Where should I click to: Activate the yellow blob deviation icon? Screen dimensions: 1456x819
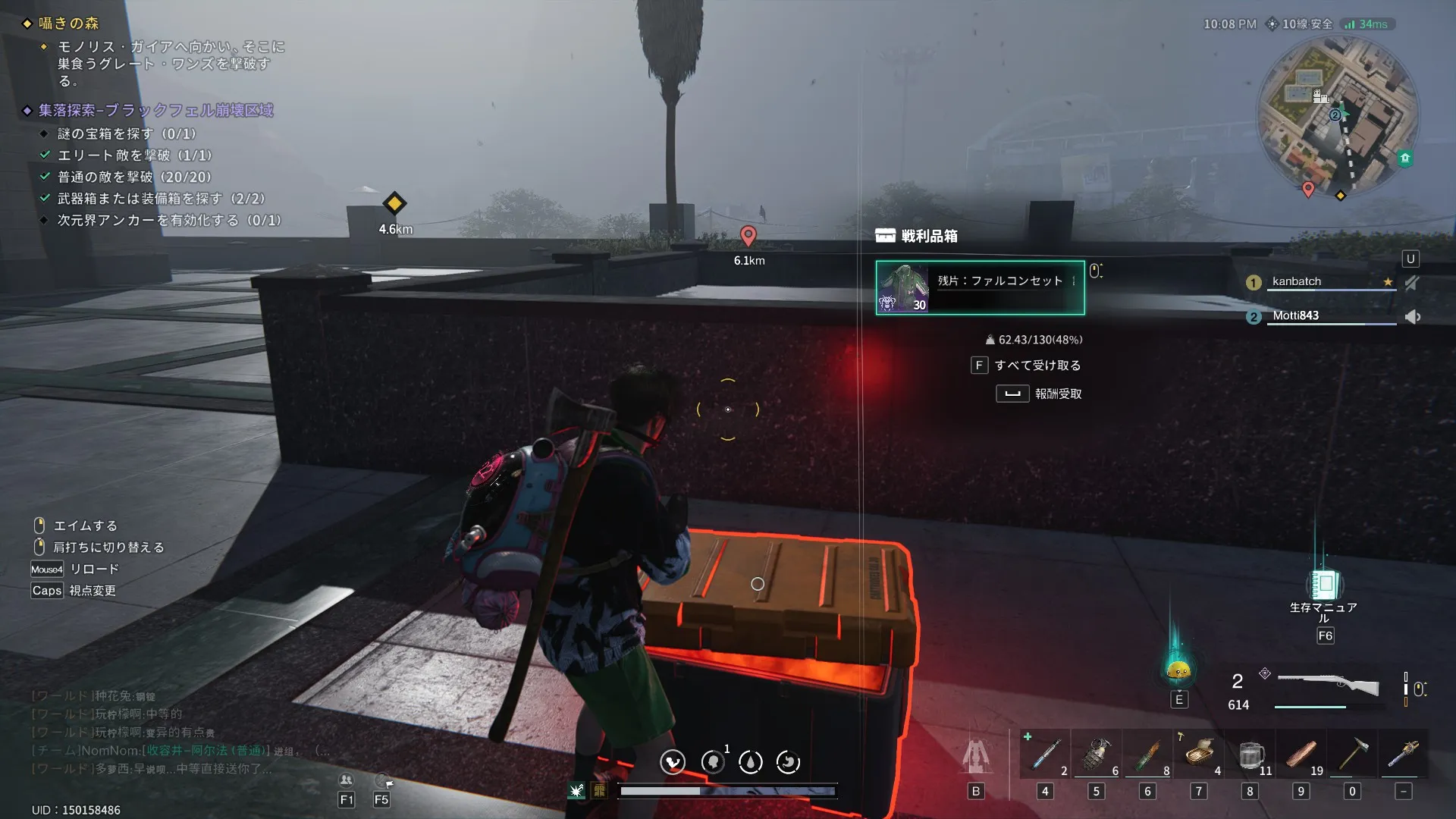coord(1178,670)
